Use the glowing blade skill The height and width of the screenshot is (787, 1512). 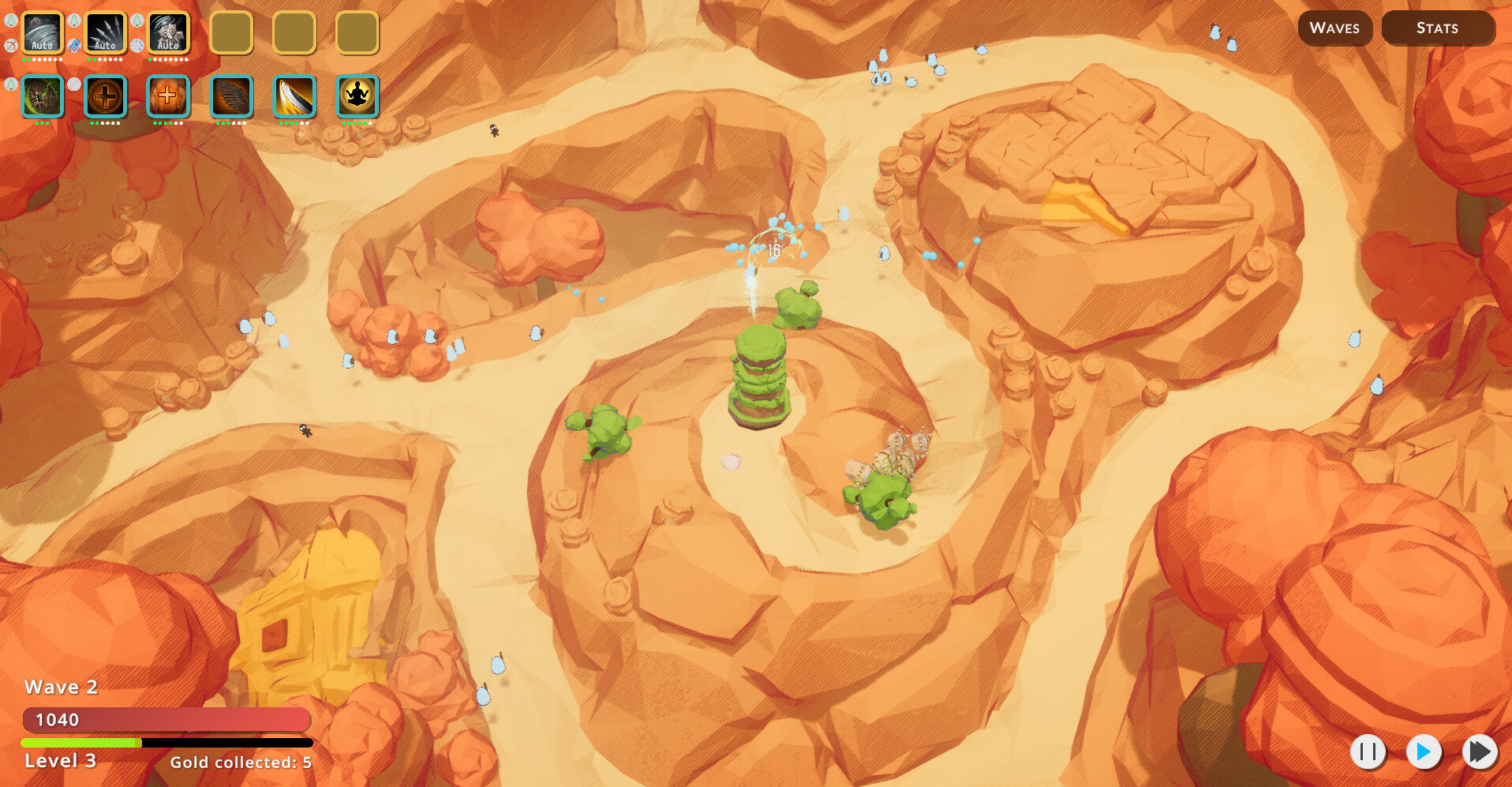point(294,97)
